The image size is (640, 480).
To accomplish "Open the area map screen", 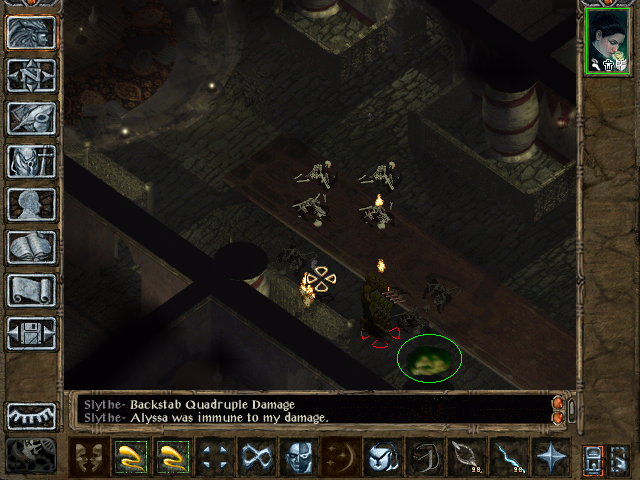I will coord(32,76).
